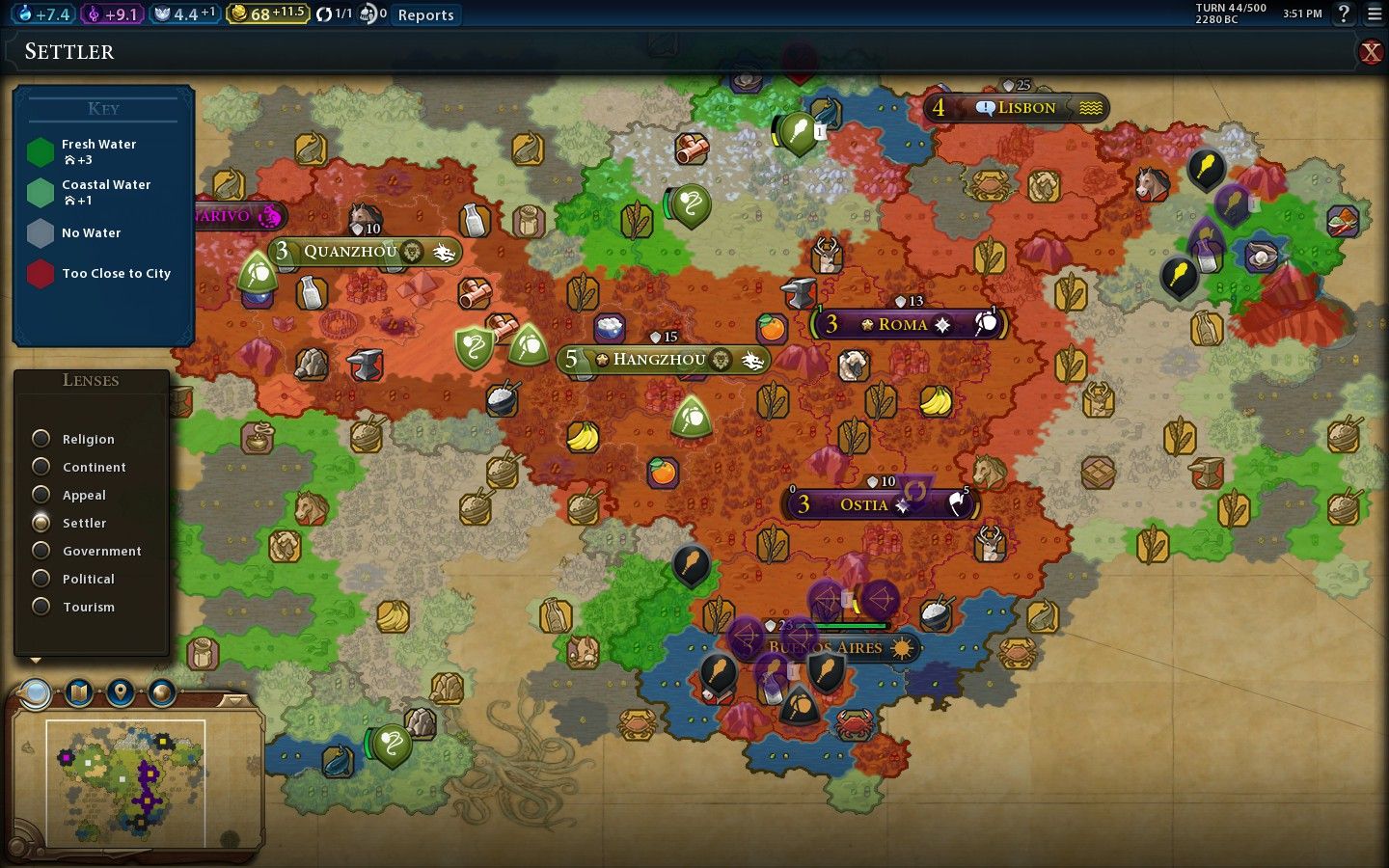Select the Religion lens

[41, 439]
